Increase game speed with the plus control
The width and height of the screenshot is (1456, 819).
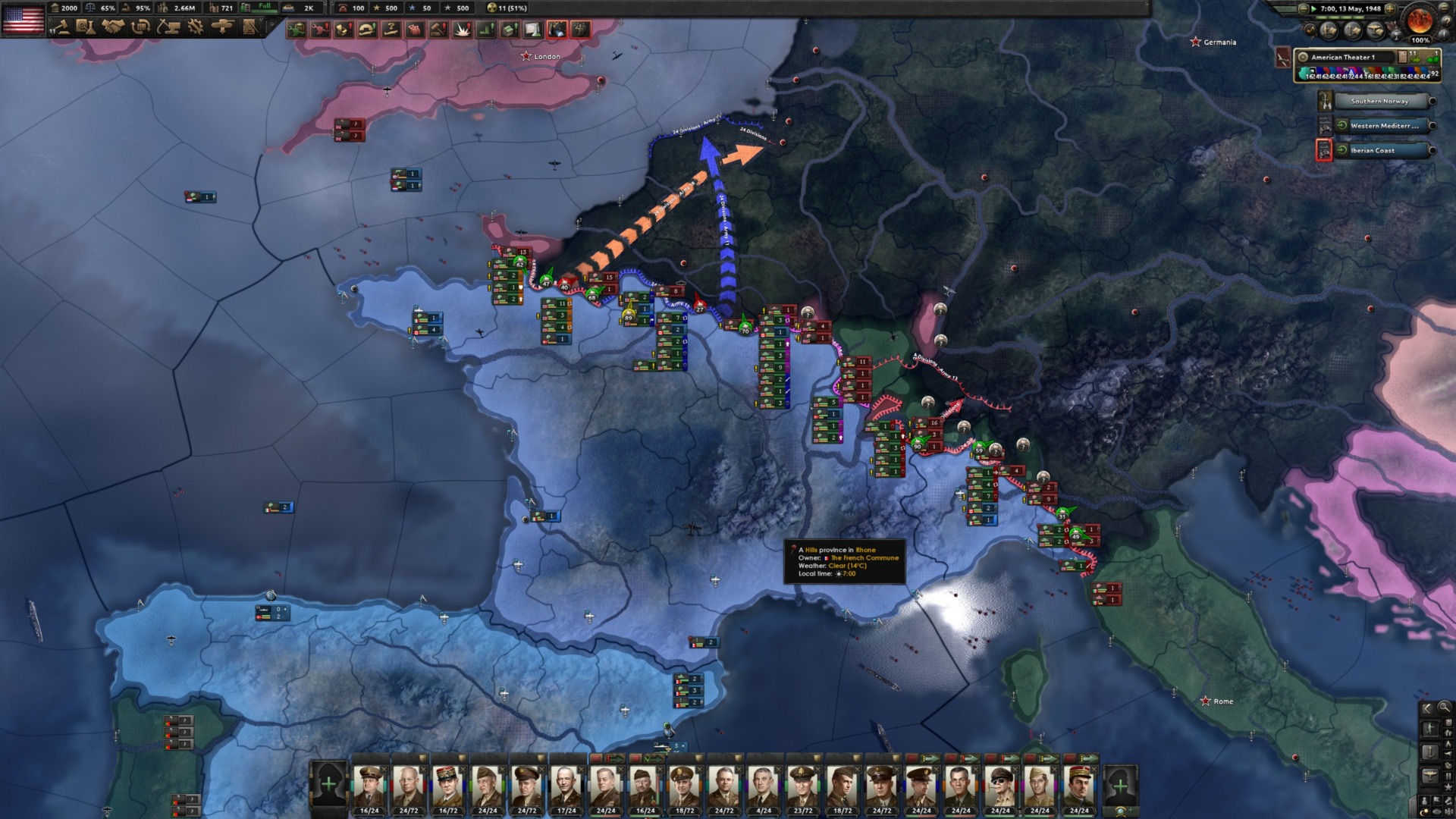pos(1390,9)
